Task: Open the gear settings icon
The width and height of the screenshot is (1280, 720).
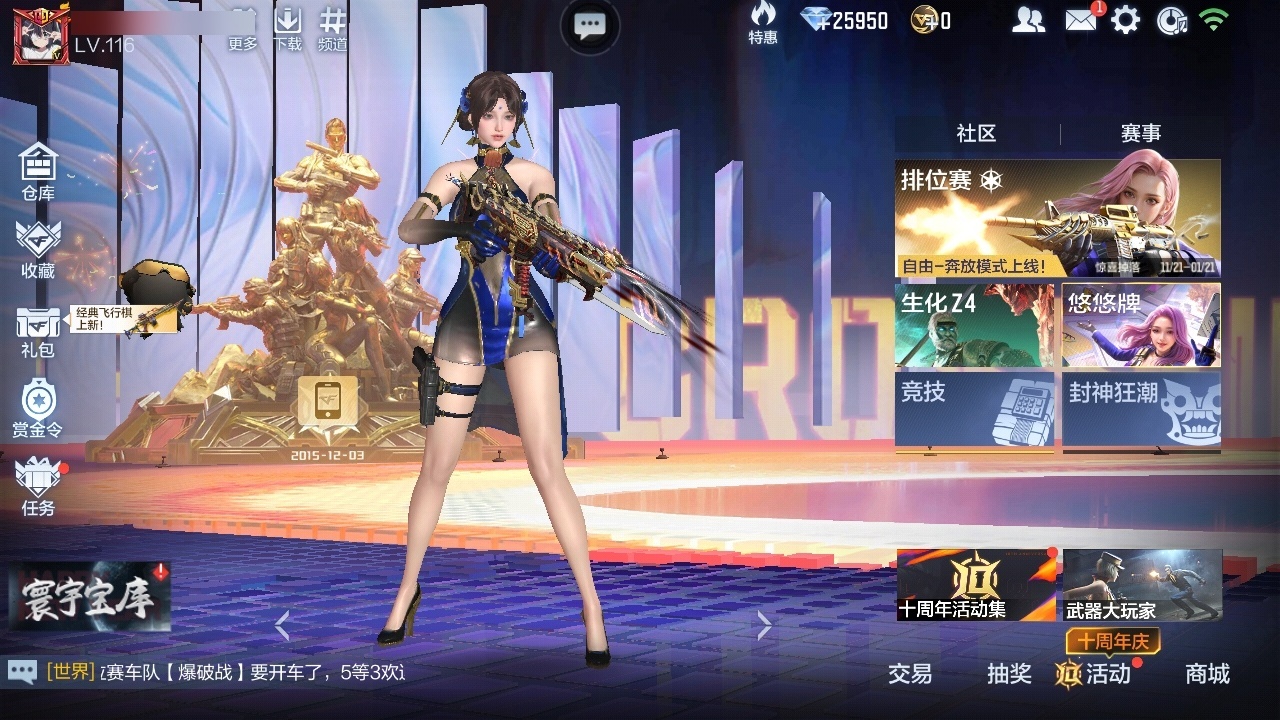Action: tap(1125, 20)
